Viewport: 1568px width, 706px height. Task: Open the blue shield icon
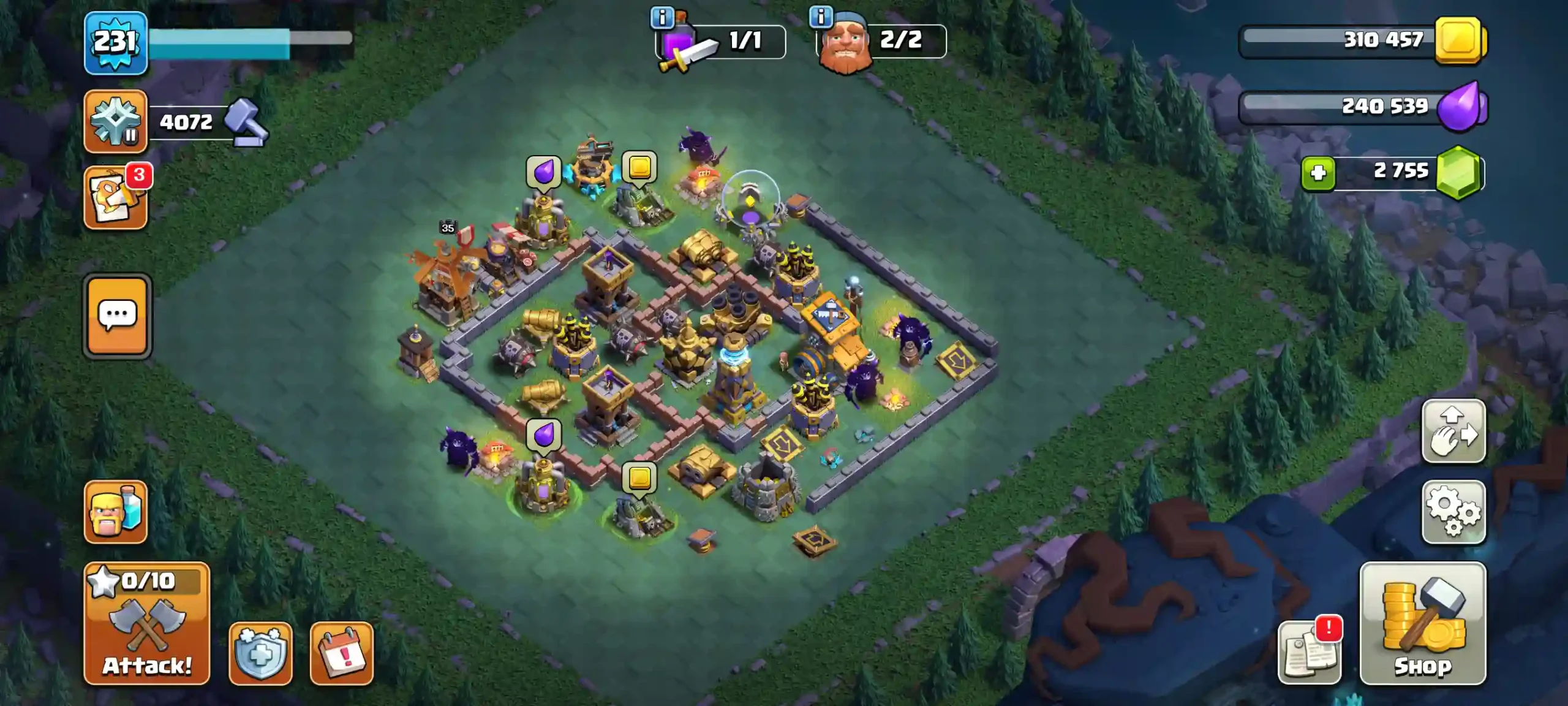pos(260,653)
